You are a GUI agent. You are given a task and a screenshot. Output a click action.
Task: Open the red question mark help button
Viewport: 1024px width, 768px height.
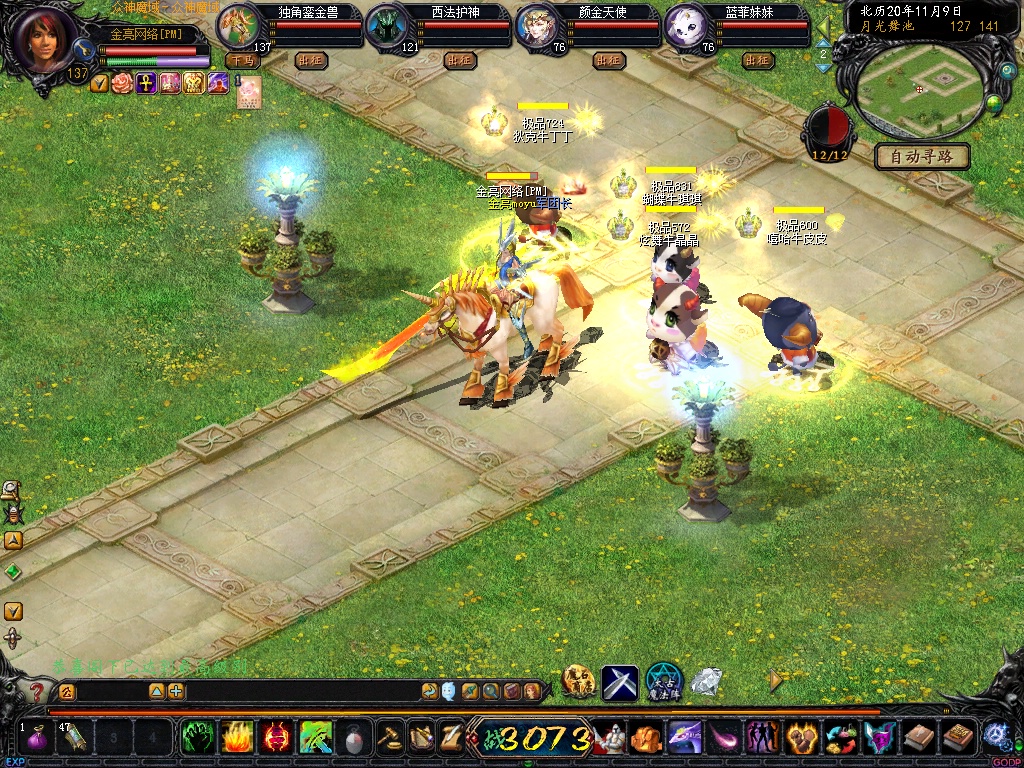[37, 691]
